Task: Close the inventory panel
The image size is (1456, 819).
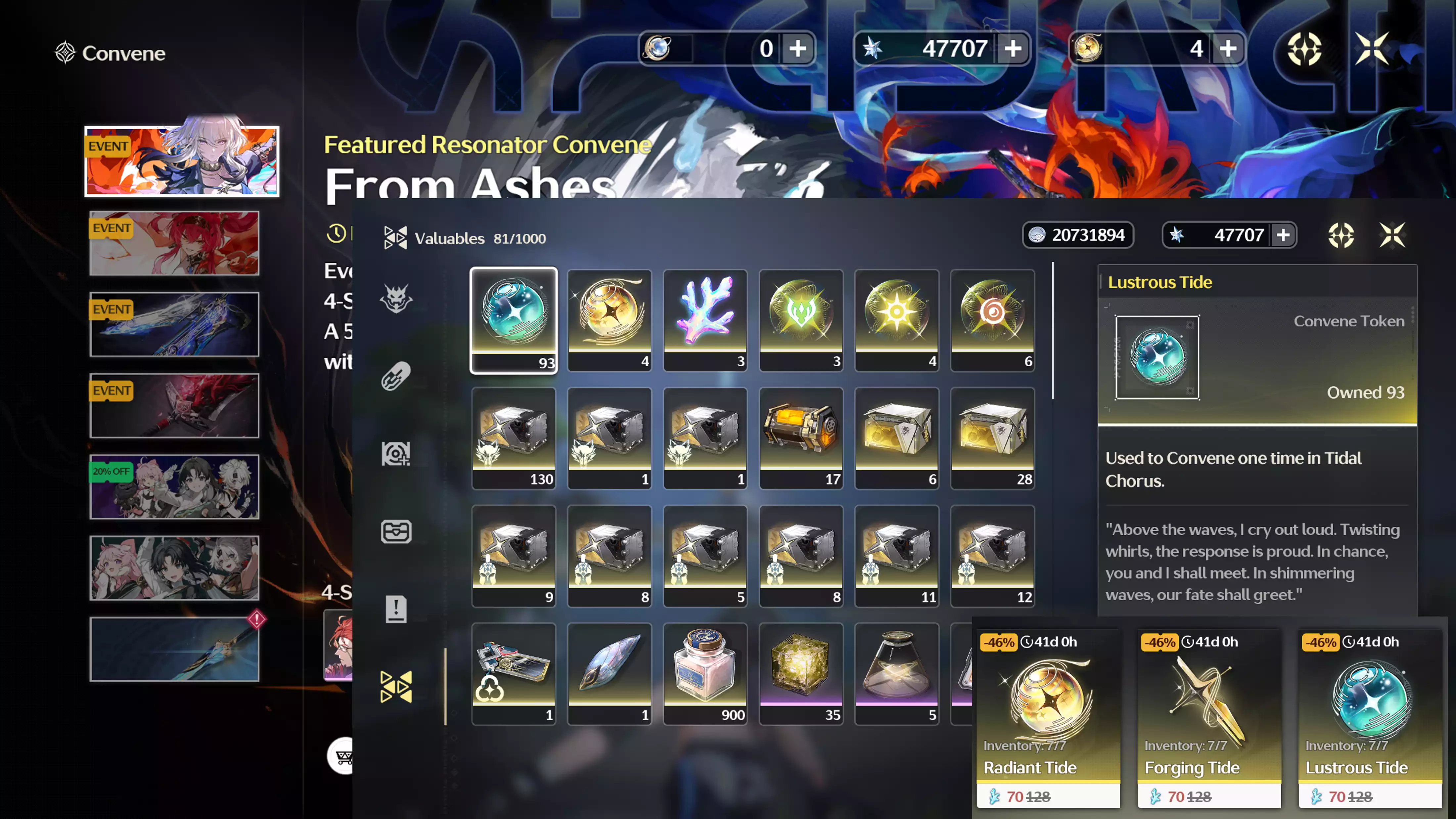Action: click(x=1391, y=235)
